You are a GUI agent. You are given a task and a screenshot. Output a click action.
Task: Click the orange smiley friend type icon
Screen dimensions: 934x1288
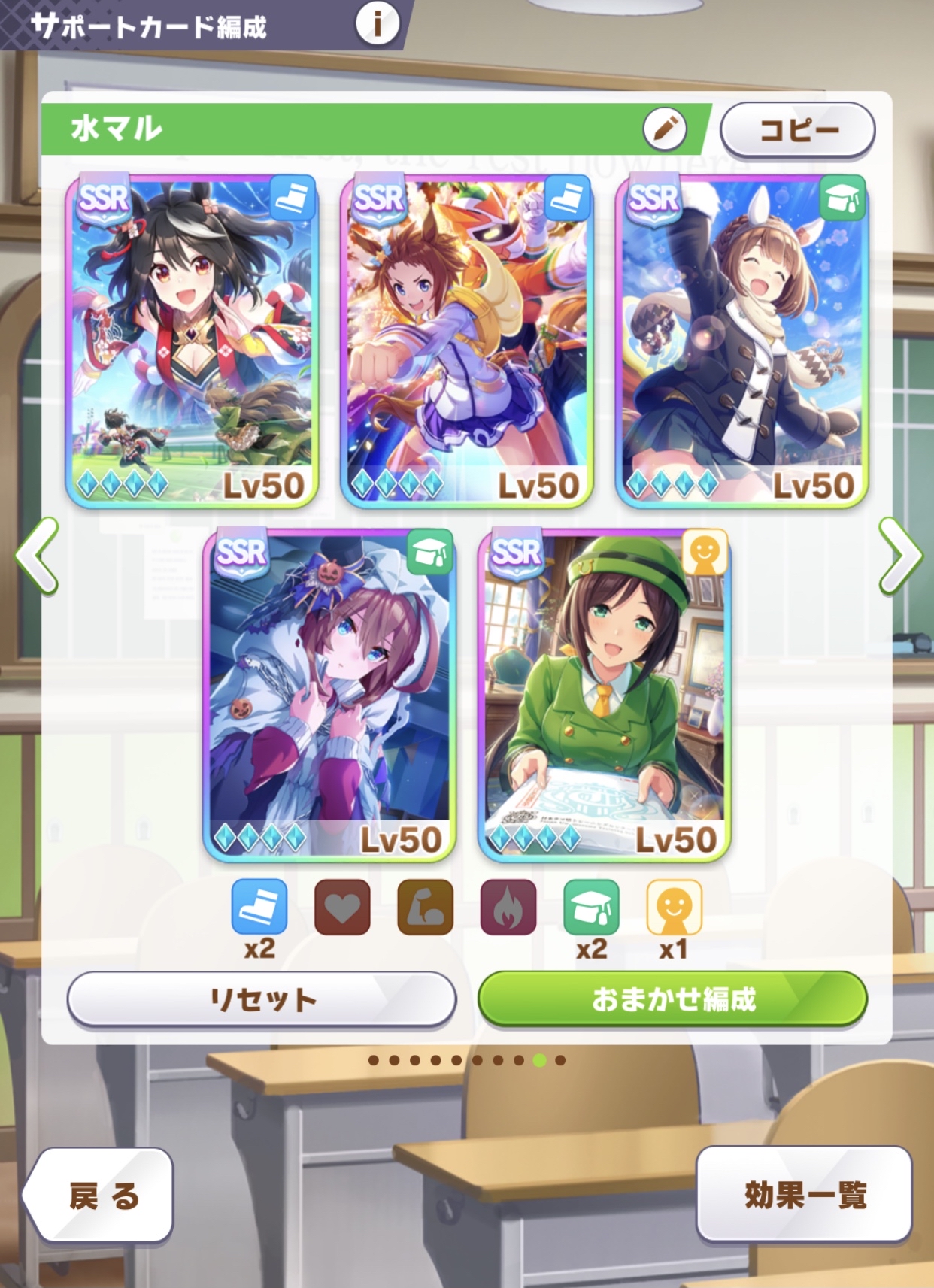click(674, 907)
